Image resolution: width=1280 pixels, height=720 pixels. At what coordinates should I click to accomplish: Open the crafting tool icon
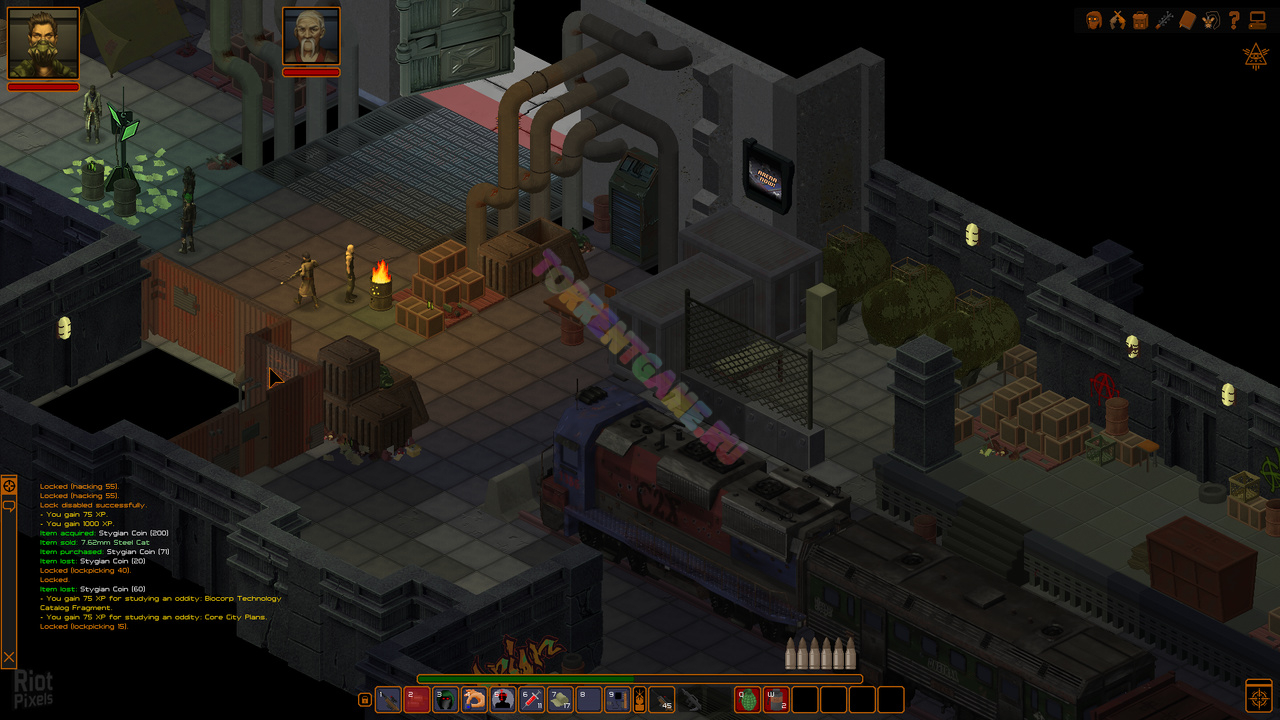pyautogui.click(x=1164, y=20)
